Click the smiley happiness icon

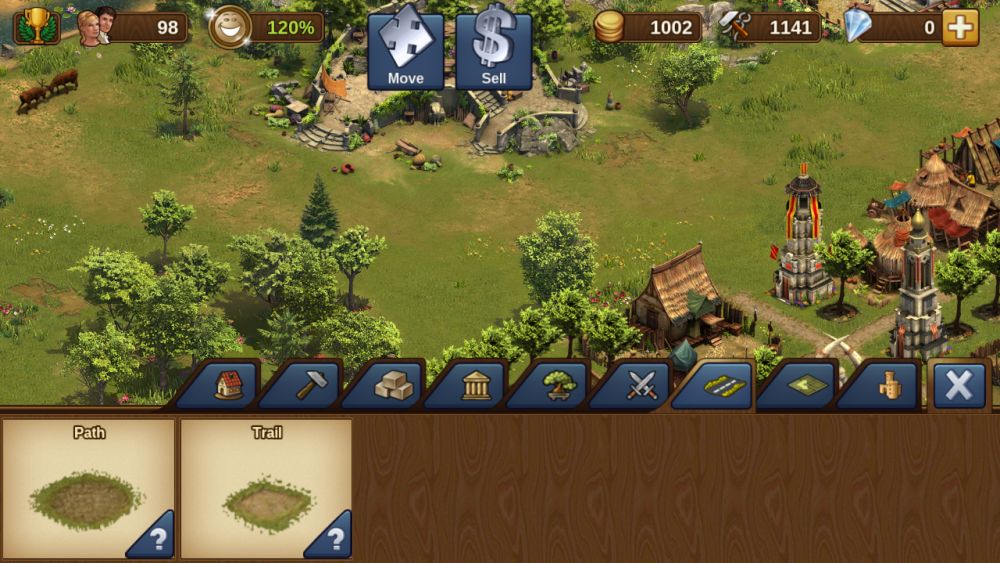pos(229,27)
